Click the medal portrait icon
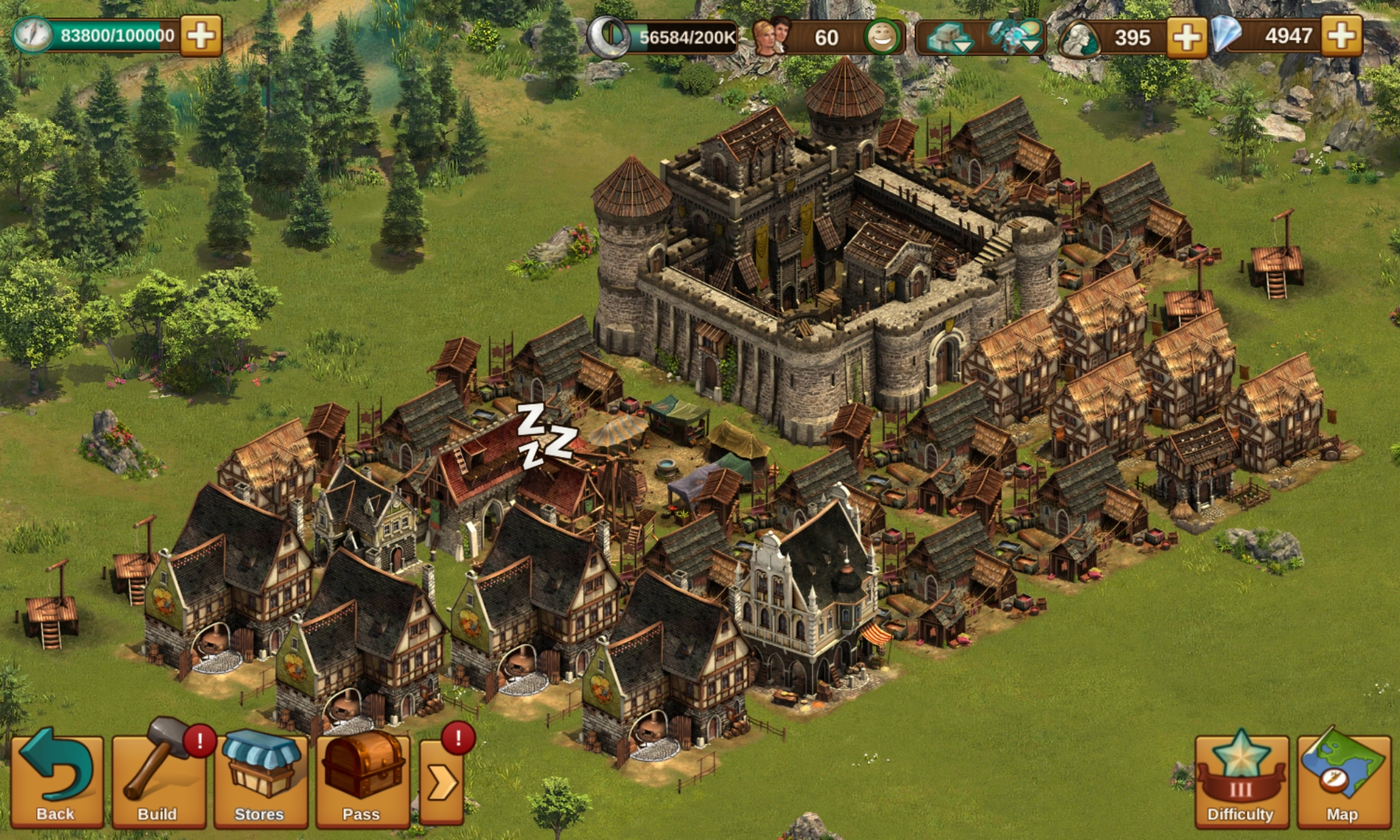Screen dimensions: 1400x840 tap(1079, 38)
